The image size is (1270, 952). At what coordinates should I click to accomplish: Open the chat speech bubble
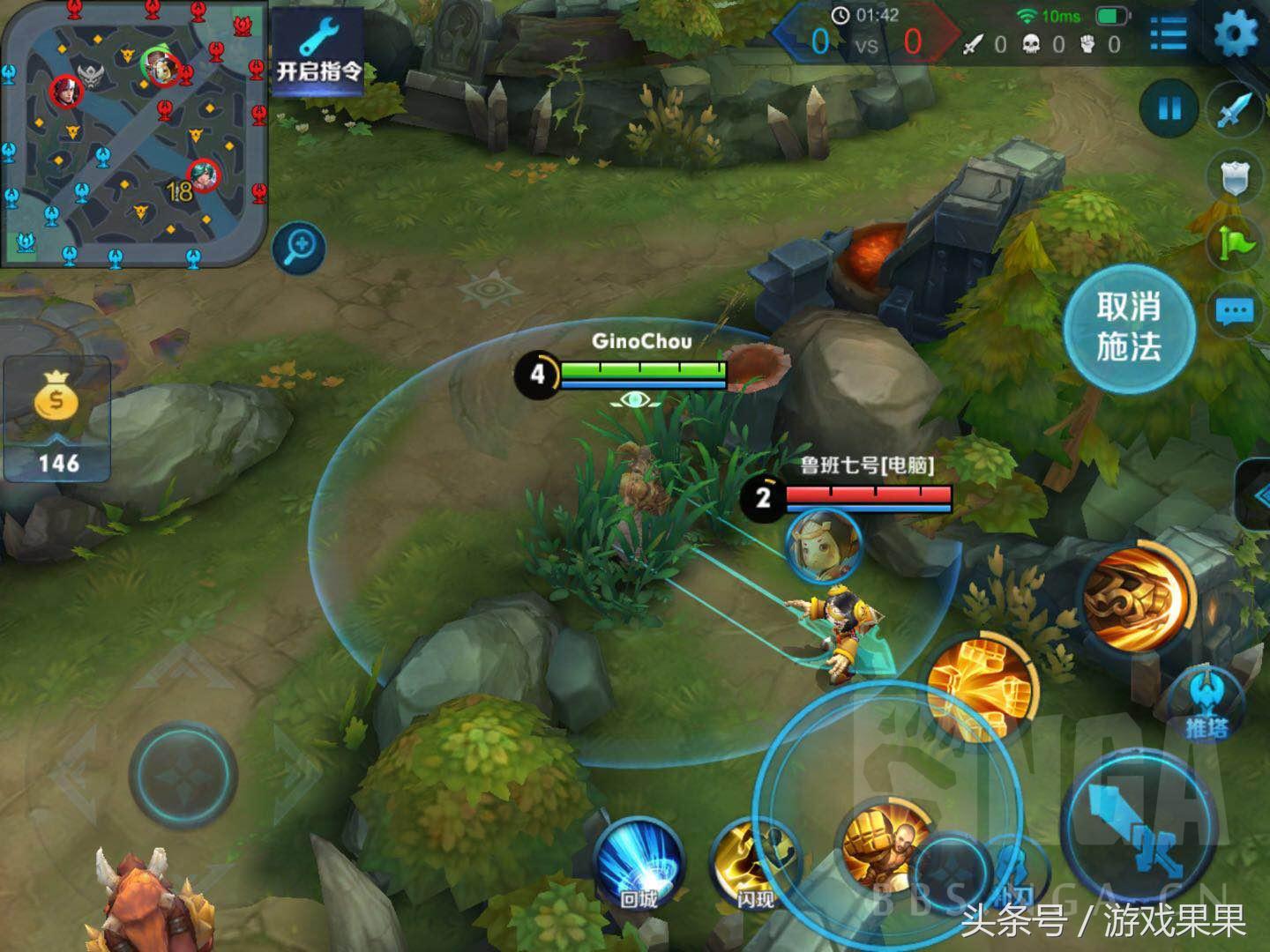click(1234, 311)
